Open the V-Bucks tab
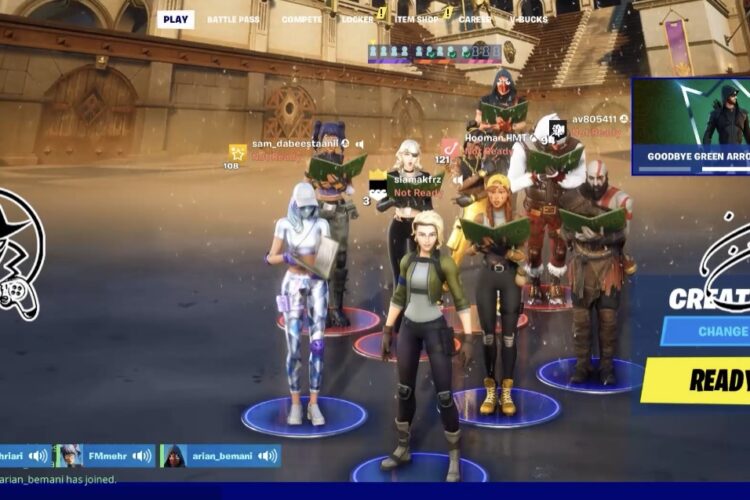750x500 pixels. pos(528,19)
